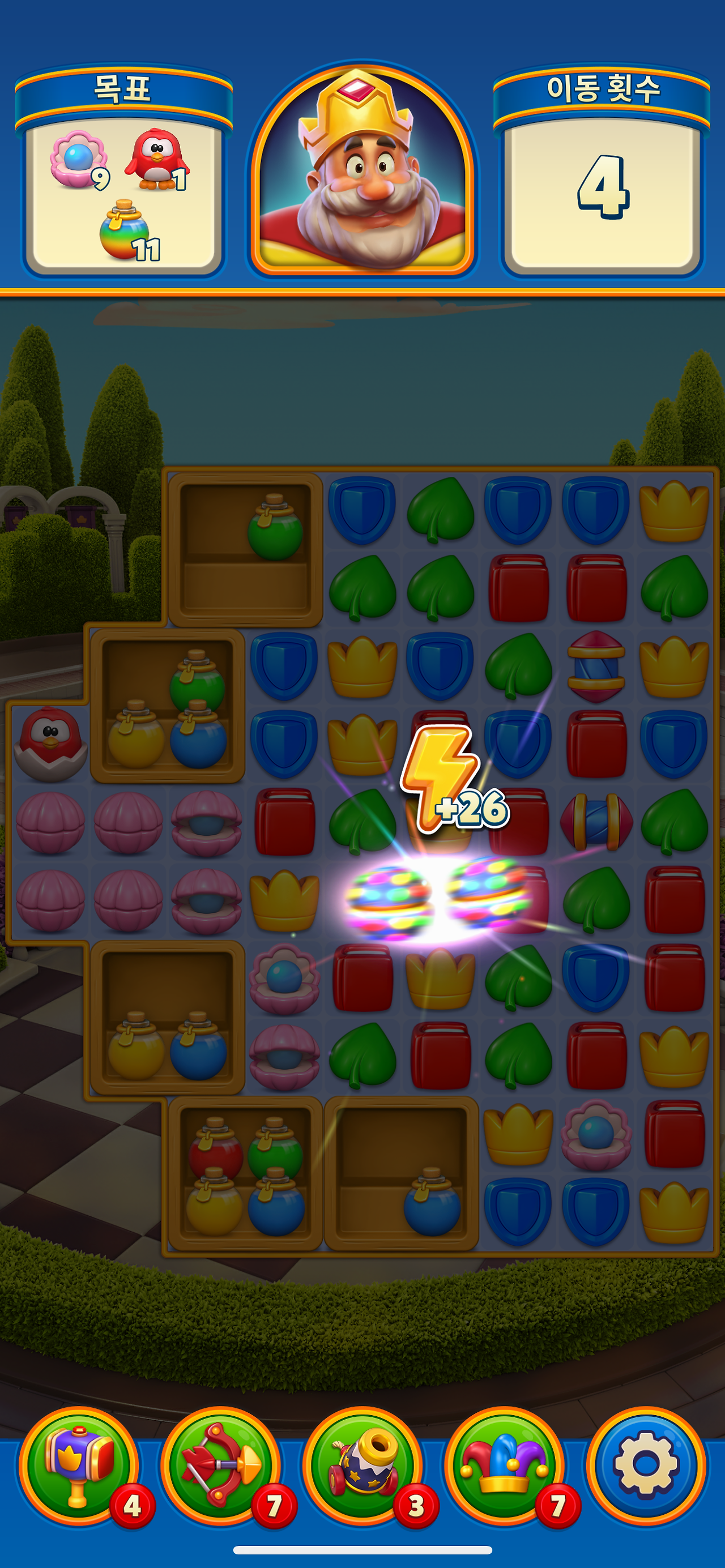
Task: Tap the 목표 goals banner
Action: pos(125,91)
